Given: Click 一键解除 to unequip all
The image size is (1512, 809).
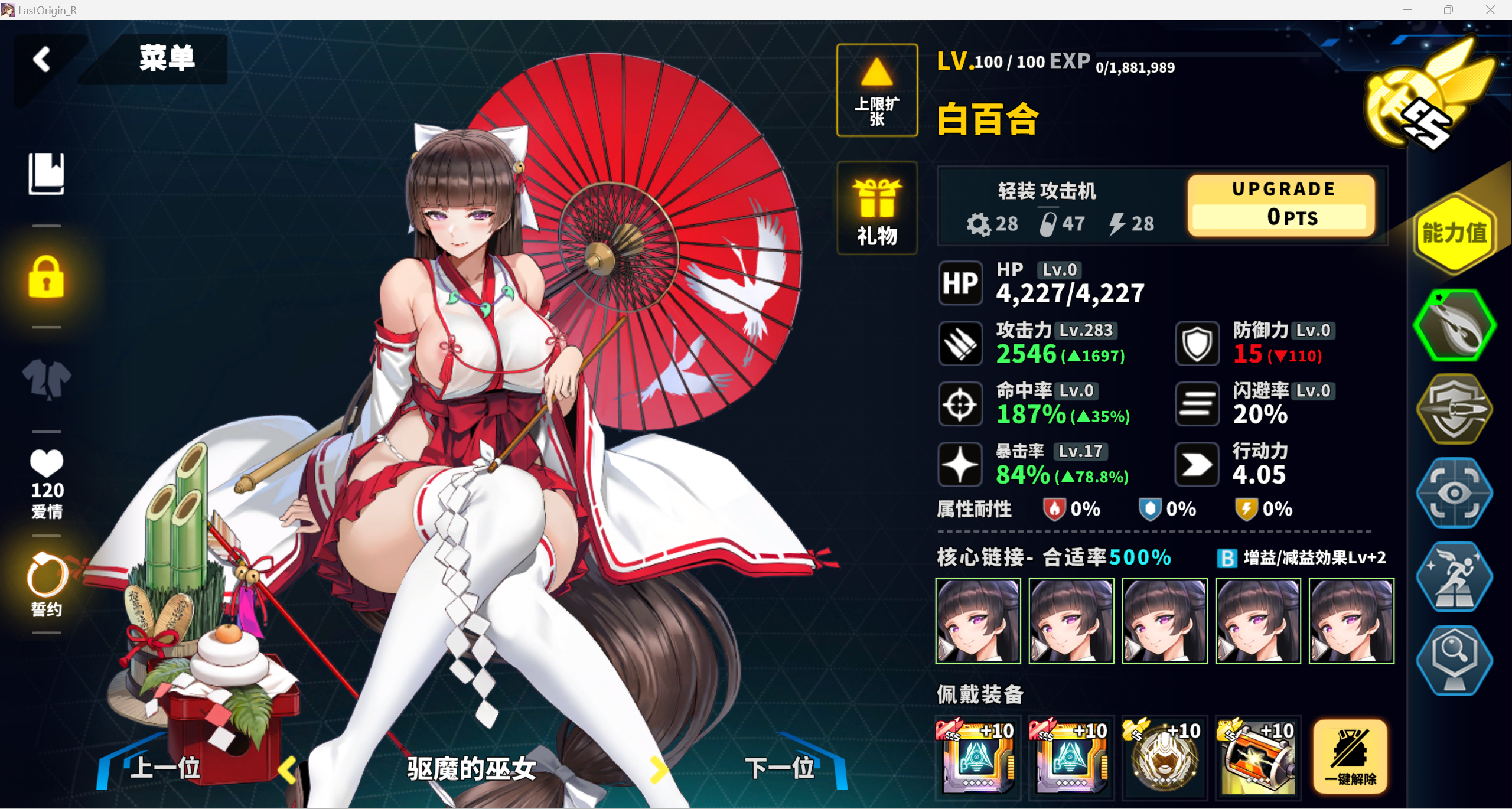Looking at the screenshot, I should 1350,757.
